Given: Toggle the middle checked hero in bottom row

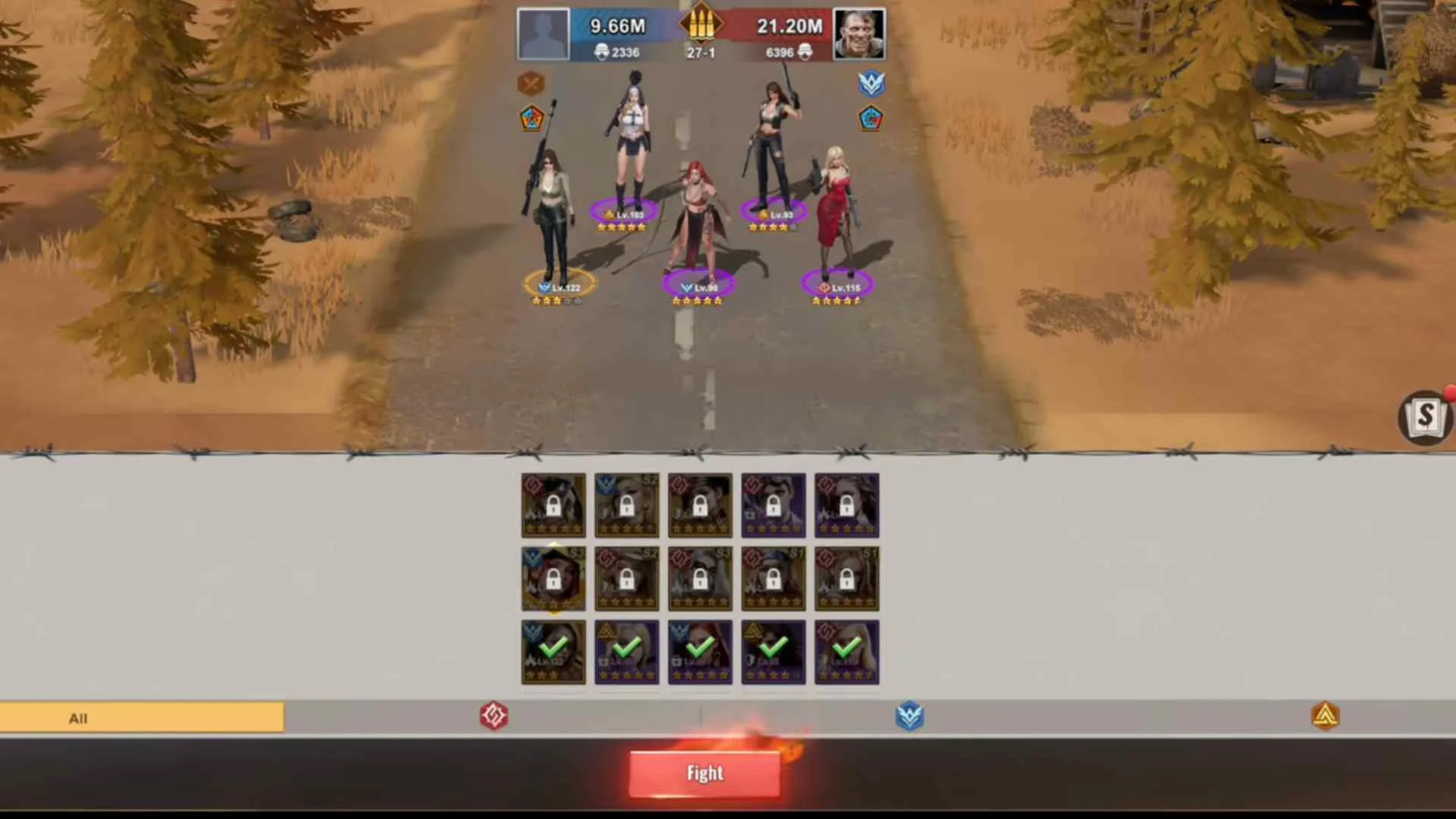Looking at the screenshot, I should [699, 651].
